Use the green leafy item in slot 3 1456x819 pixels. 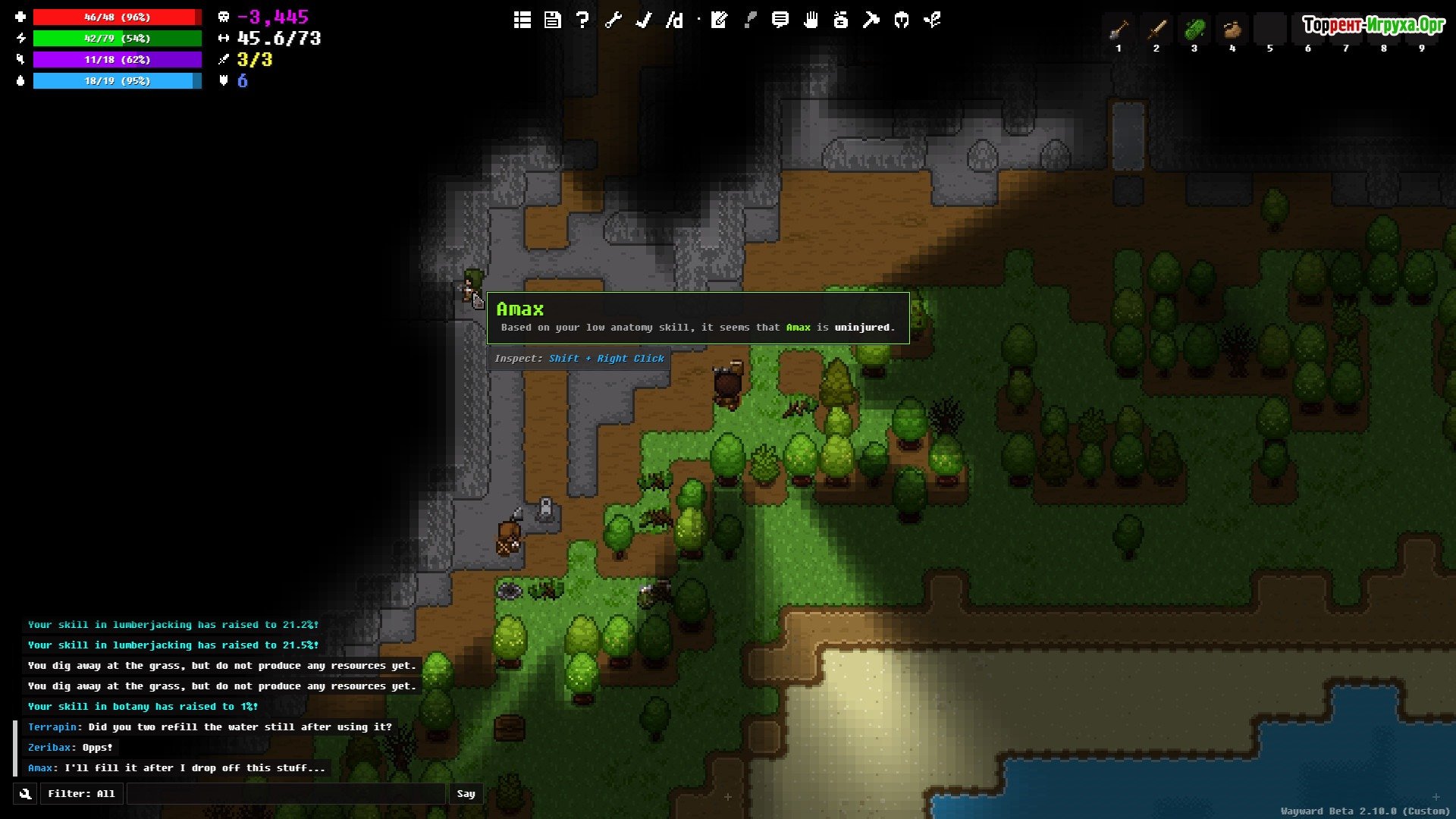tap(1194, 30)
